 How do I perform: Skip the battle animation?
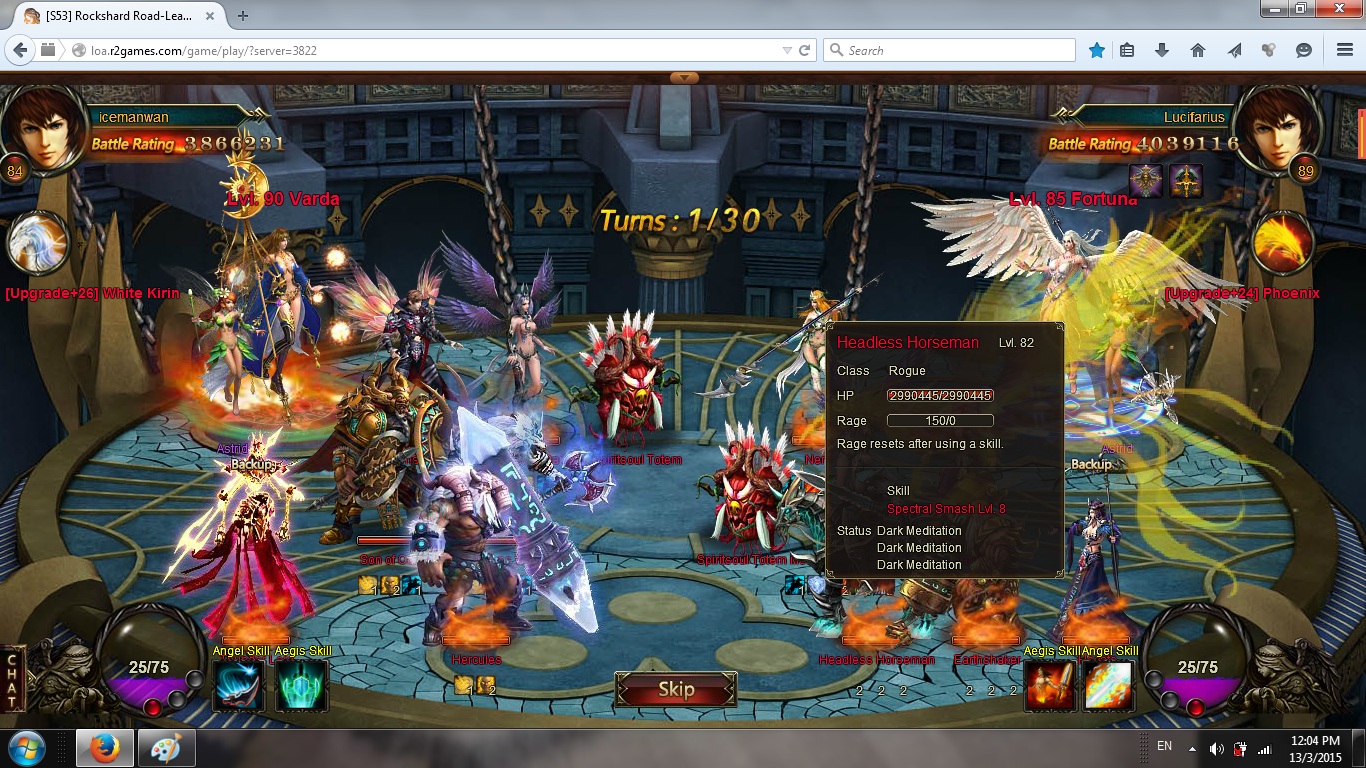pos(676,689)
